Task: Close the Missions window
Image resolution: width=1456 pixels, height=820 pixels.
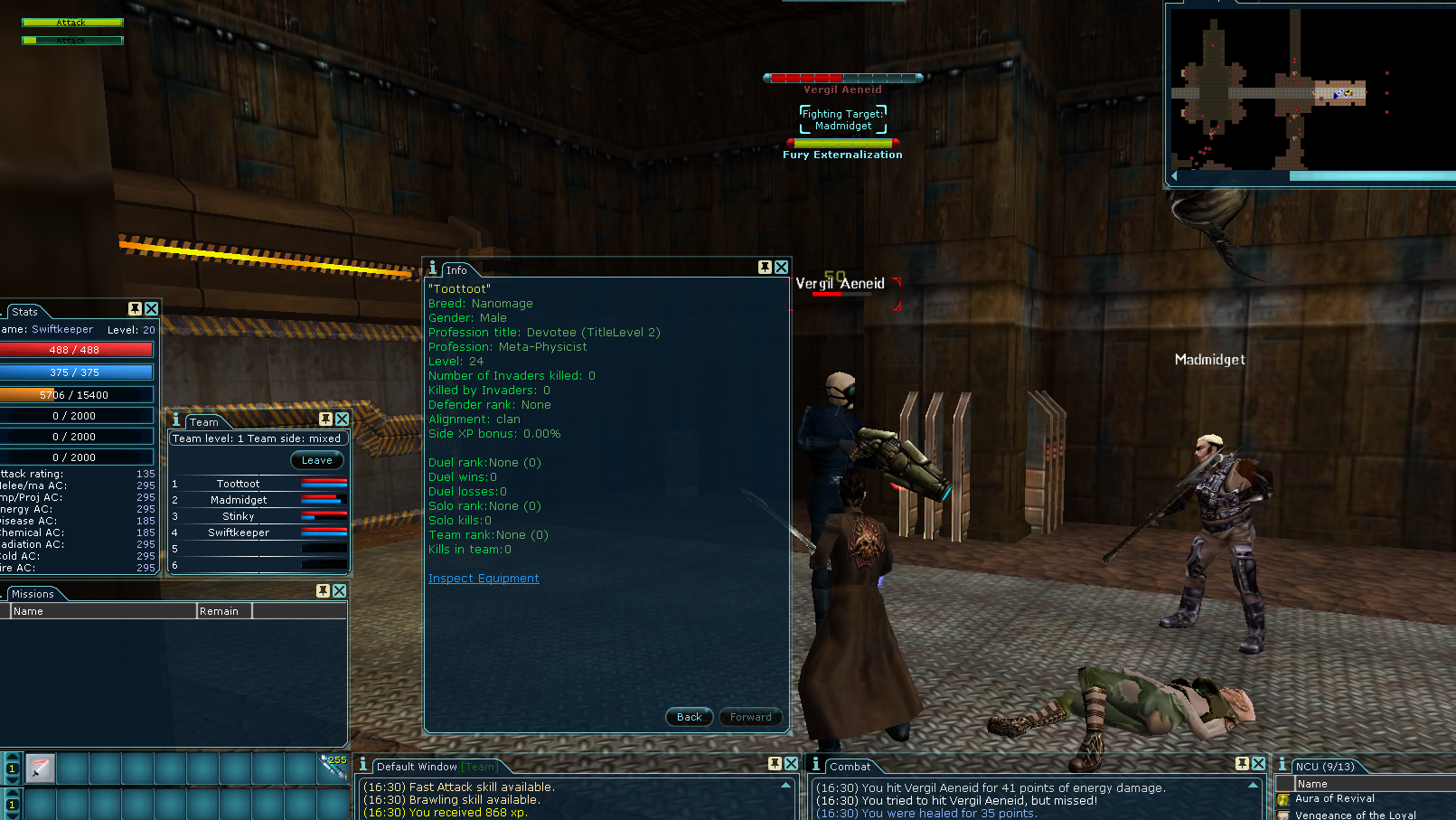Action: pyautogui.click(x=339, y=591)
